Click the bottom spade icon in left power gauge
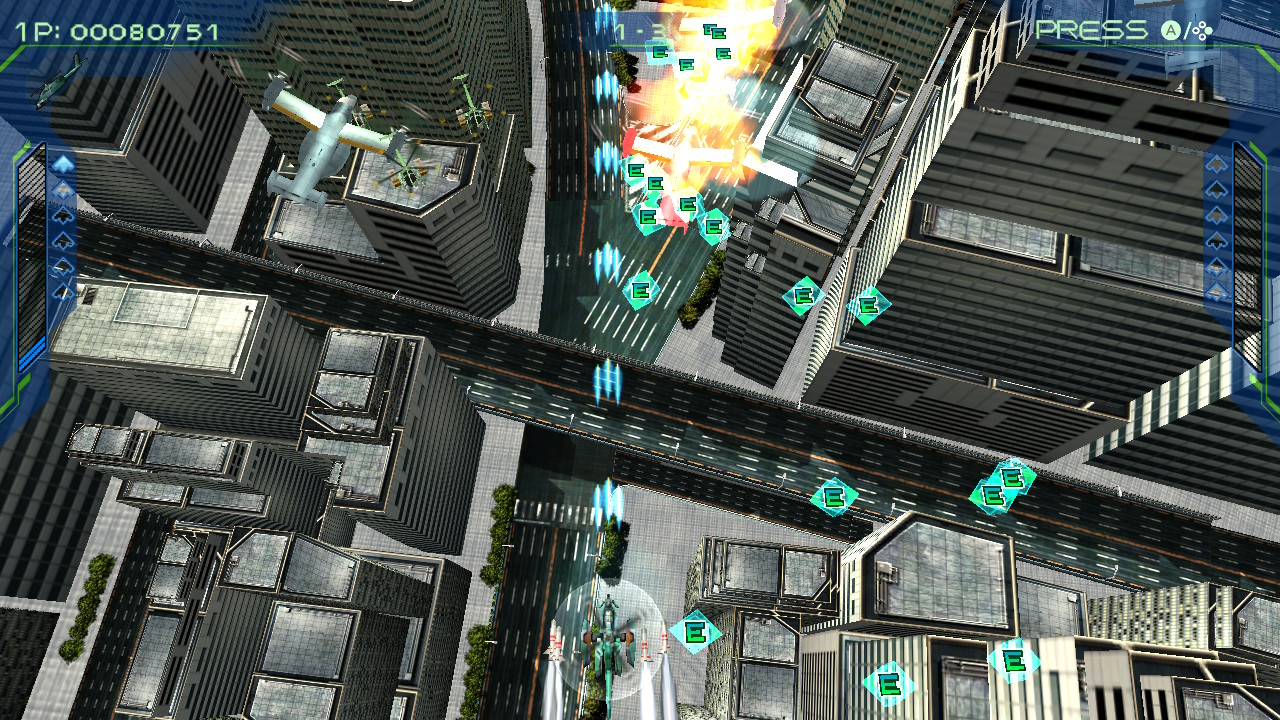This screenshot has height=720, width=1280. tap(62, 290)
